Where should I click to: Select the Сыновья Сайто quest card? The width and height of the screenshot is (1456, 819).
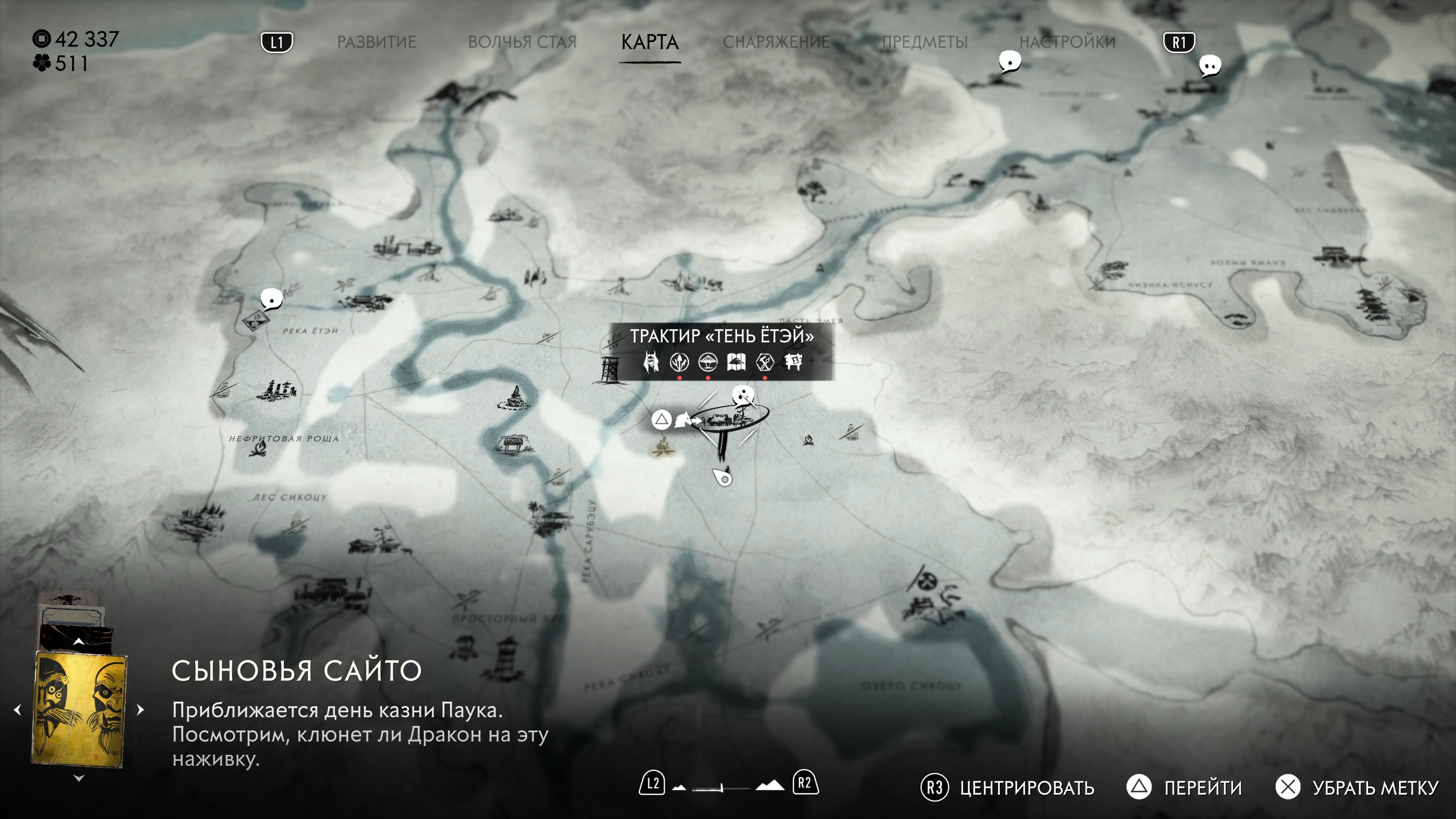(80, 709)
